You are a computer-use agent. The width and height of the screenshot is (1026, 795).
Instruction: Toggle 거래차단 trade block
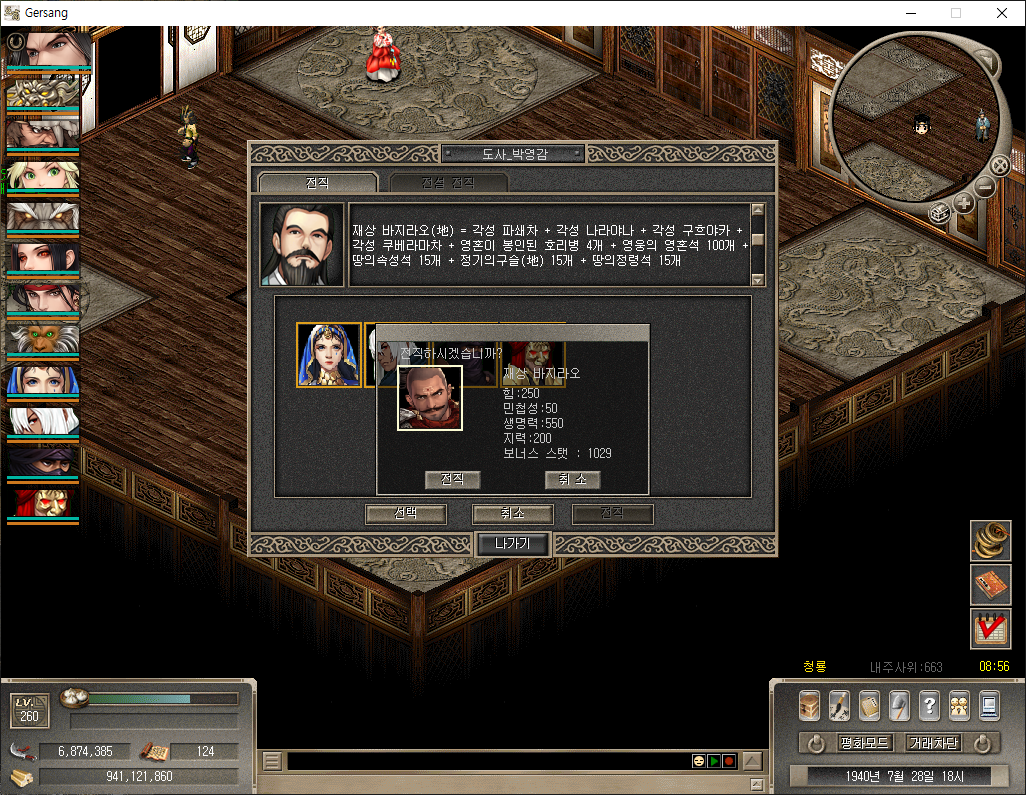point(932,743)
